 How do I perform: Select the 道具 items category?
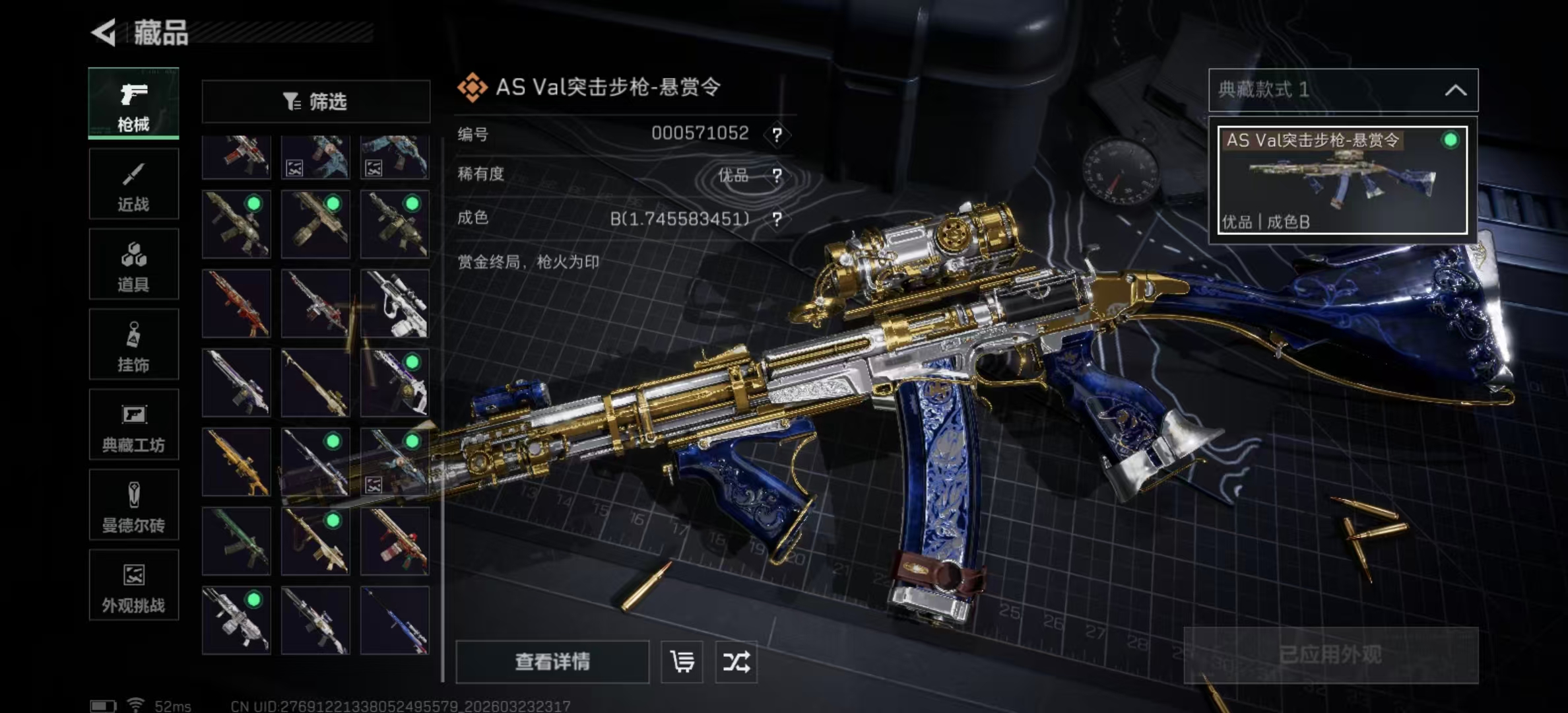pyautogui.click(x=133, y=265)
